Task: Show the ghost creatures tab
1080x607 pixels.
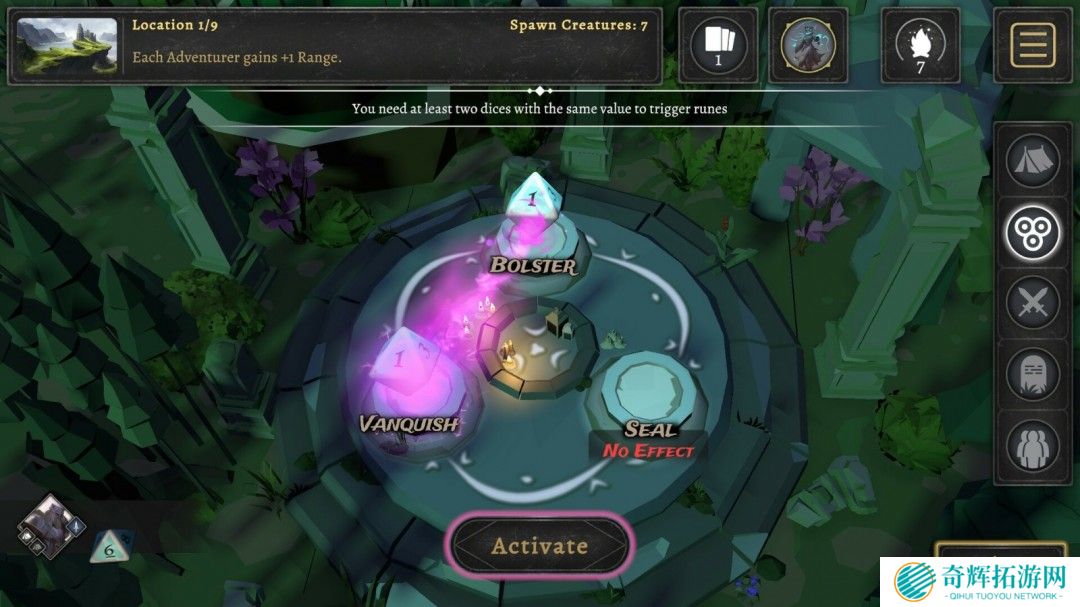Action: coord(1033,375)
